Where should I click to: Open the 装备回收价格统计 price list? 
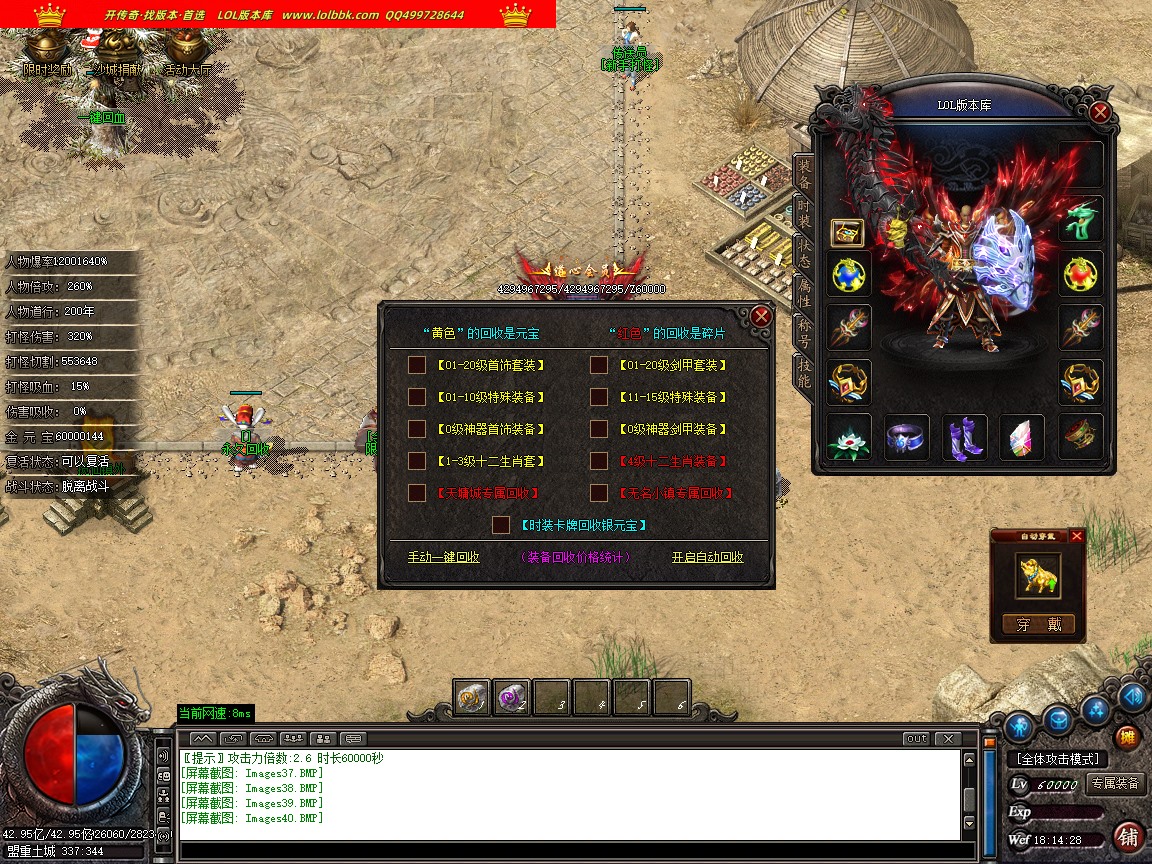(x=575, y=557)
